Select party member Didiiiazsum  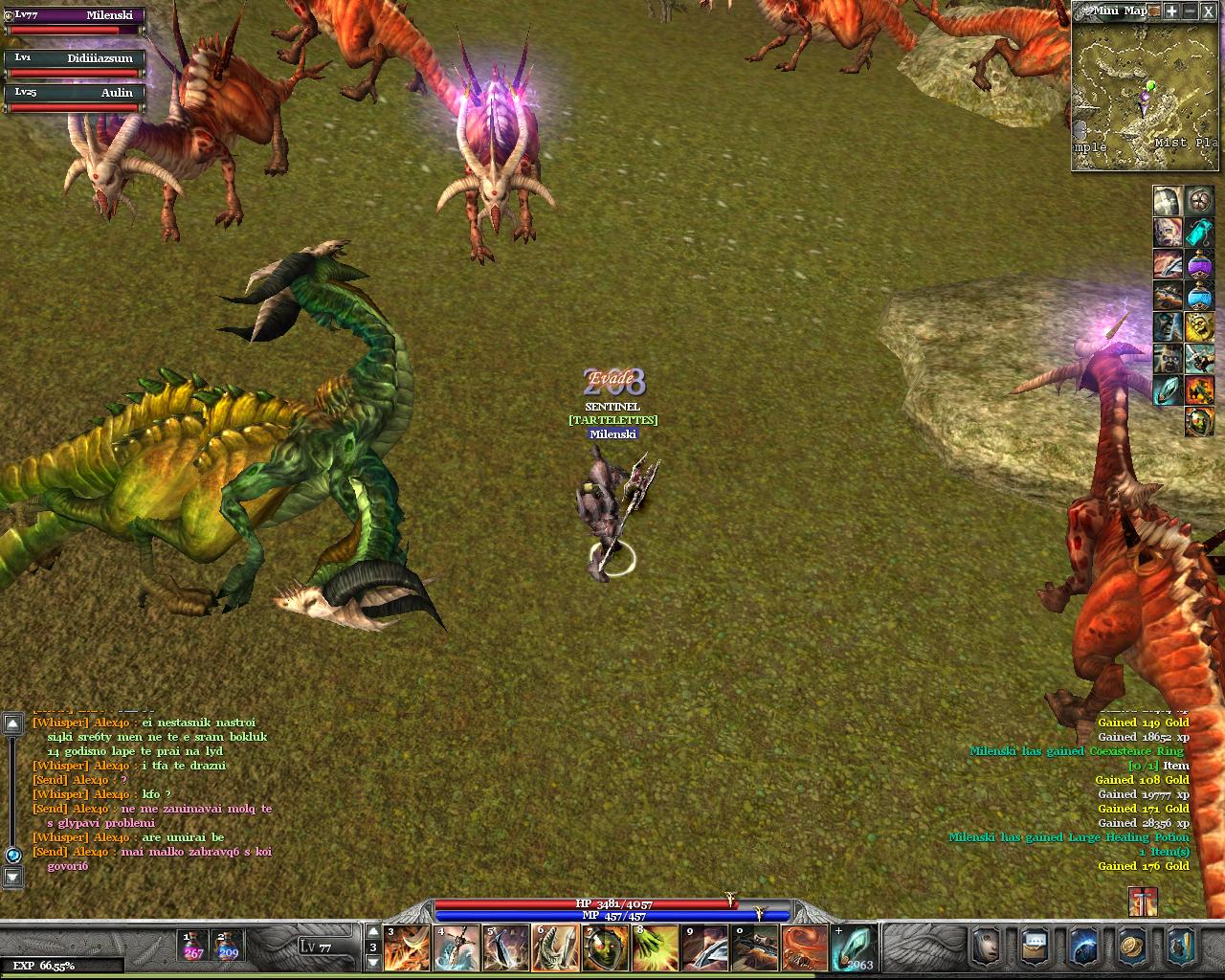(x=76, y=64)
